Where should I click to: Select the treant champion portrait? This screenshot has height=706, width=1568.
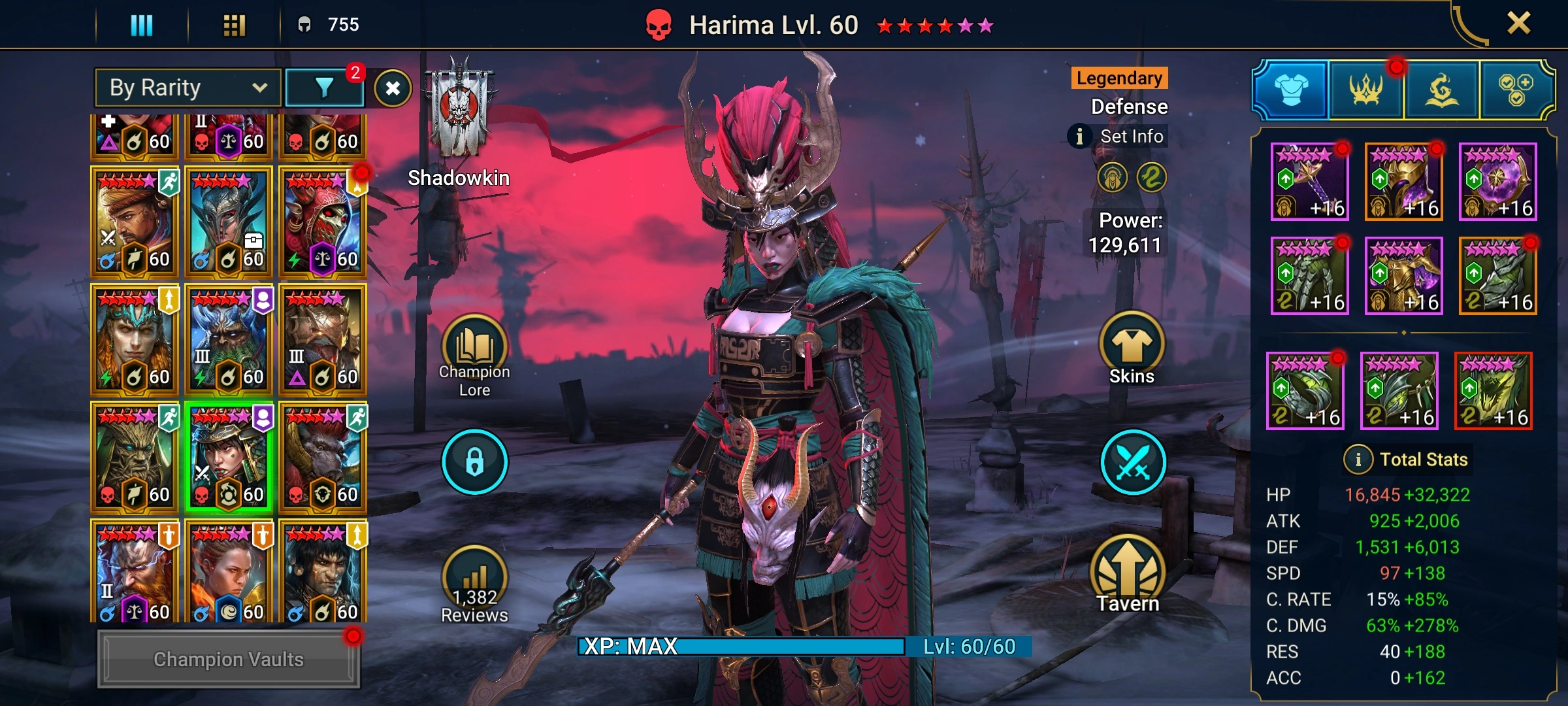pyautogui.click(x=134, y=457)
